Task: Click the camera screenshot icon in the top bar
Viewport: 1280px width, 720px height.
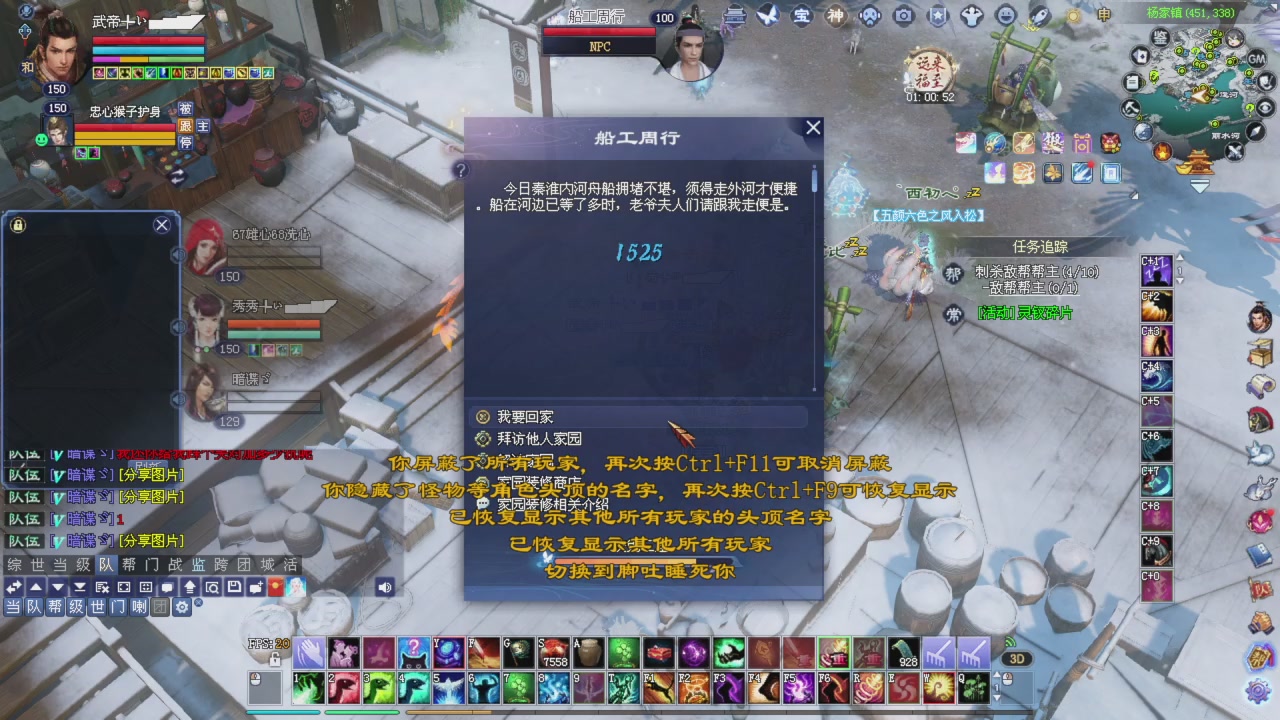Action: 904,16
